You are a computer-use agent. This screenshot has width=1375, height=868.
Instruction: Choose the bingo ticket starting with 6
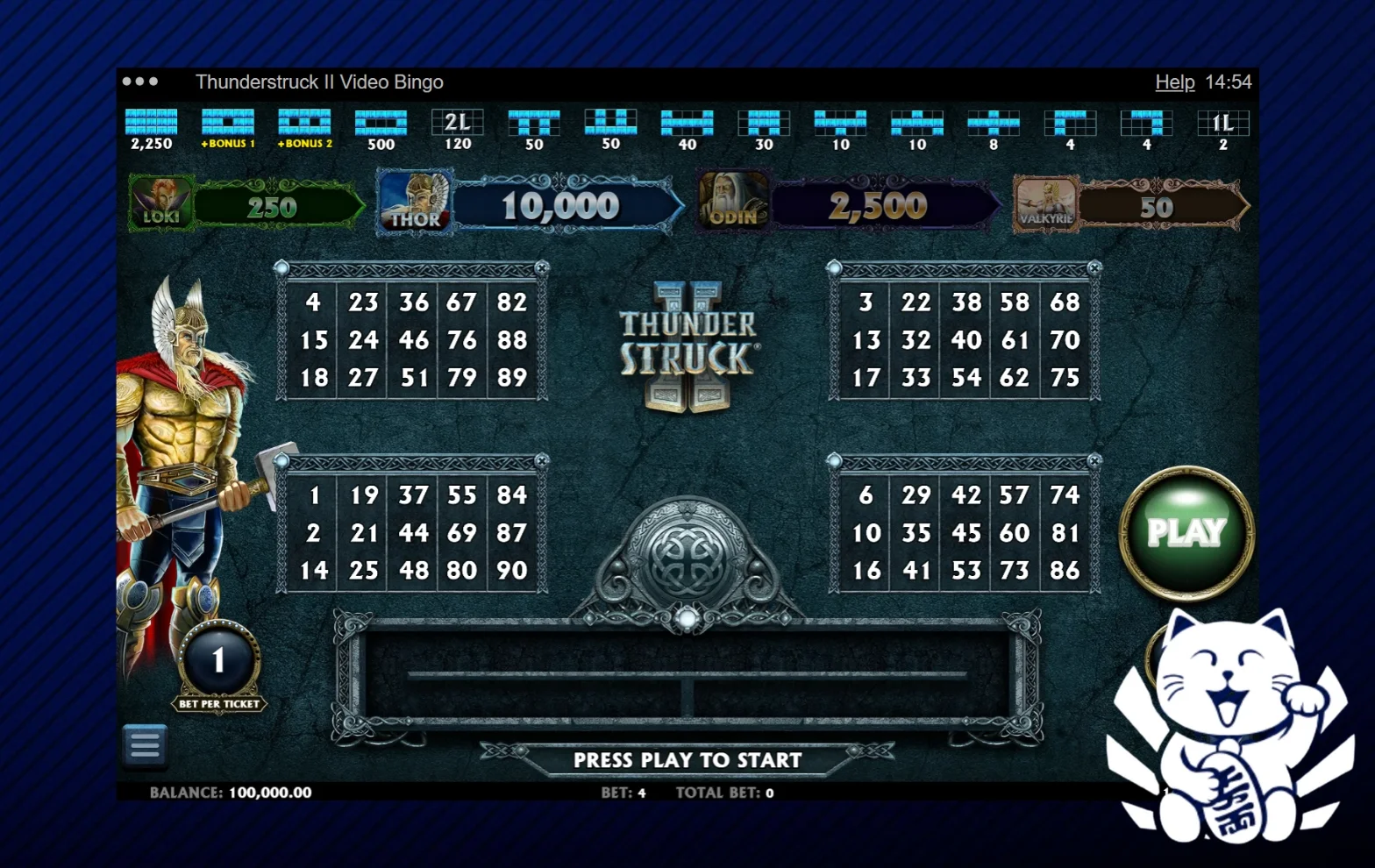pos(965,533)
